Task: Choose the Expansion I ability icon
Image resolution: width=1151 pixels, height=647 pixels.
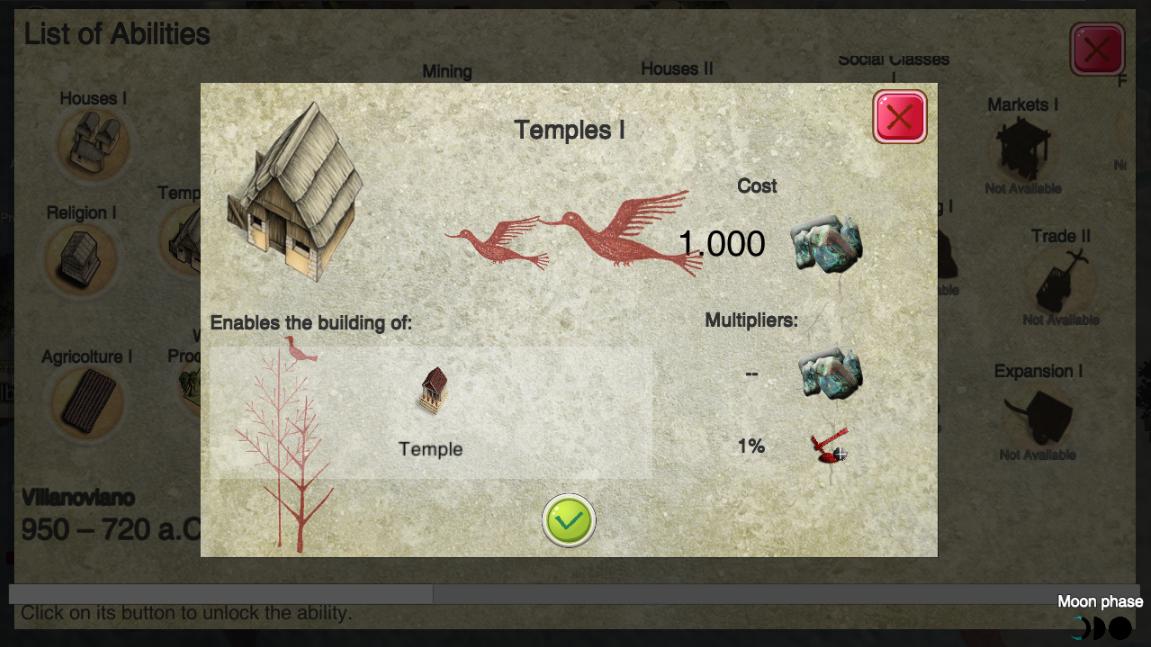Action: pos(1037,416)
